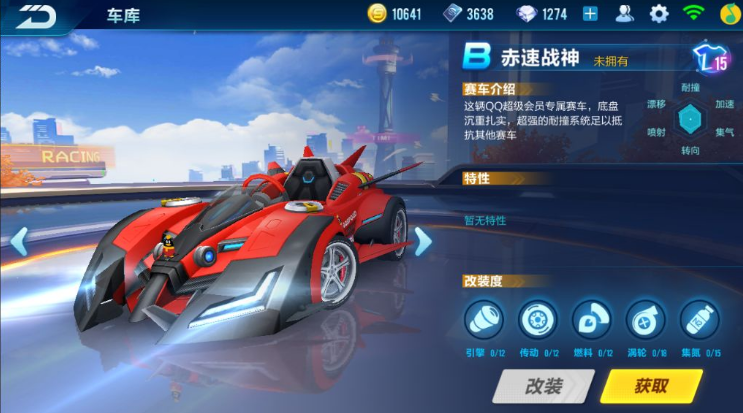Tap the hexagon car stats chart
Viewport: 743px width, 413px height.
coord(689,118)
